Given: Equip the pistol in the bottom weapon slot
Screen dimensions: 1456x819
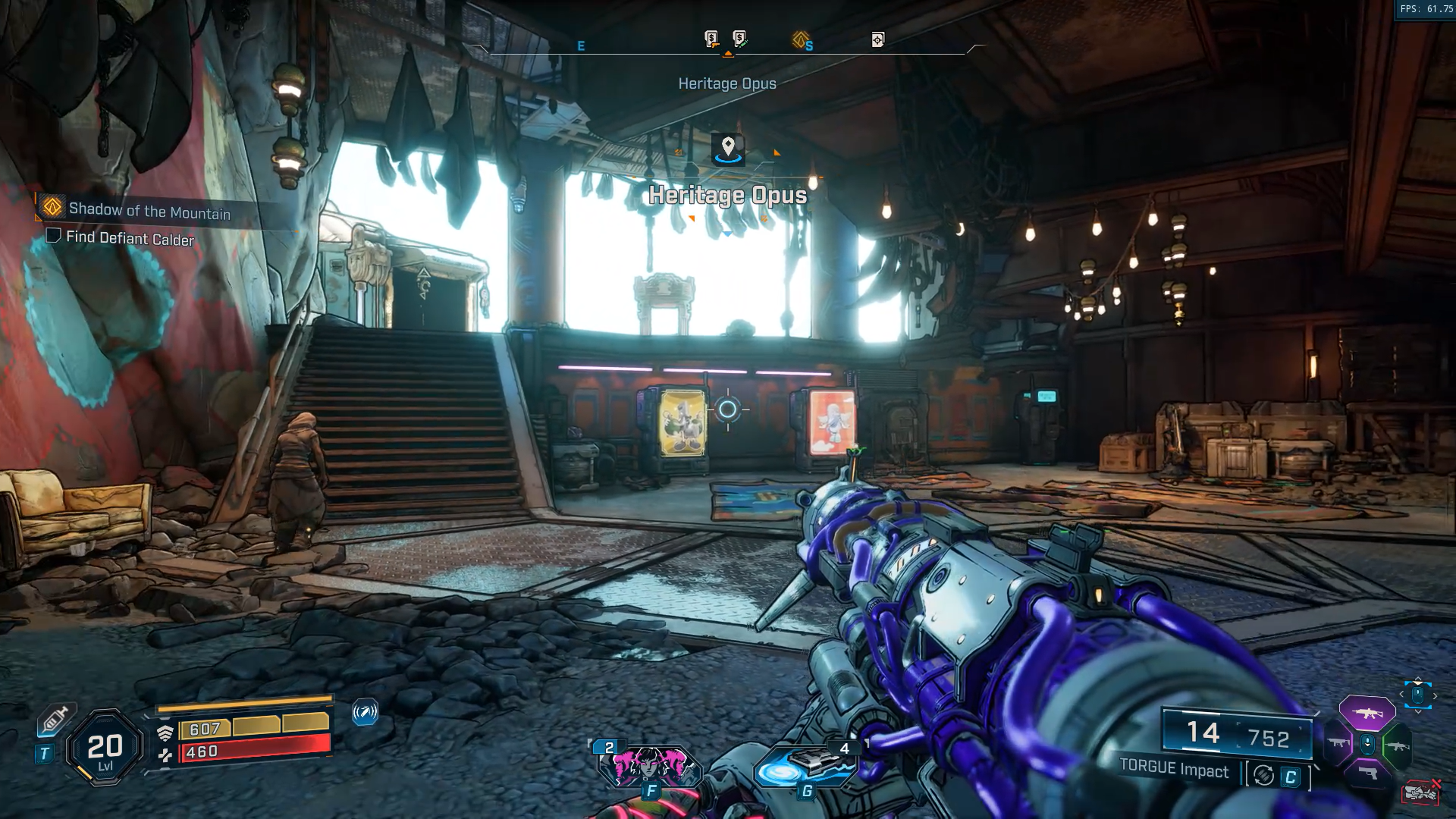Looking at the screenshot, I should coord(1367,773).
